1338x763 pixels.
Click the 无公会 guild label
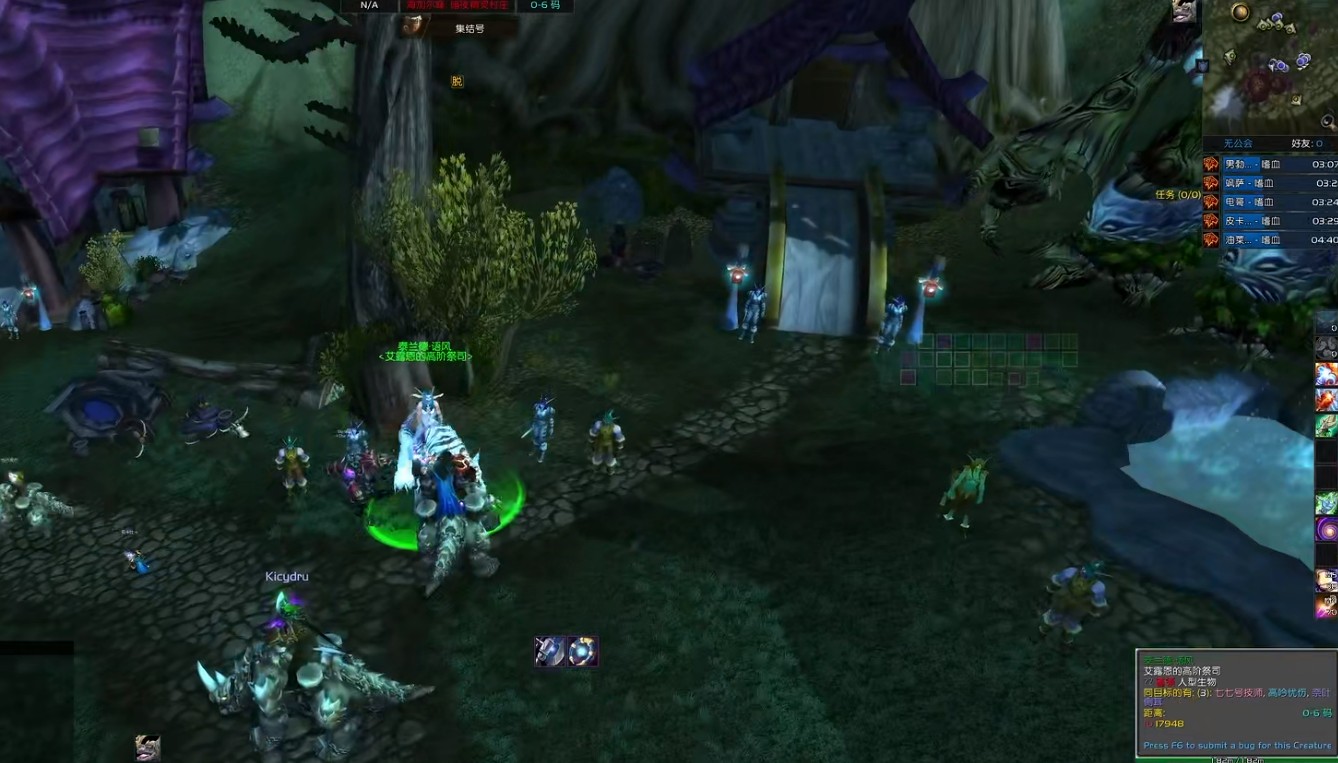click(1238, 144)
